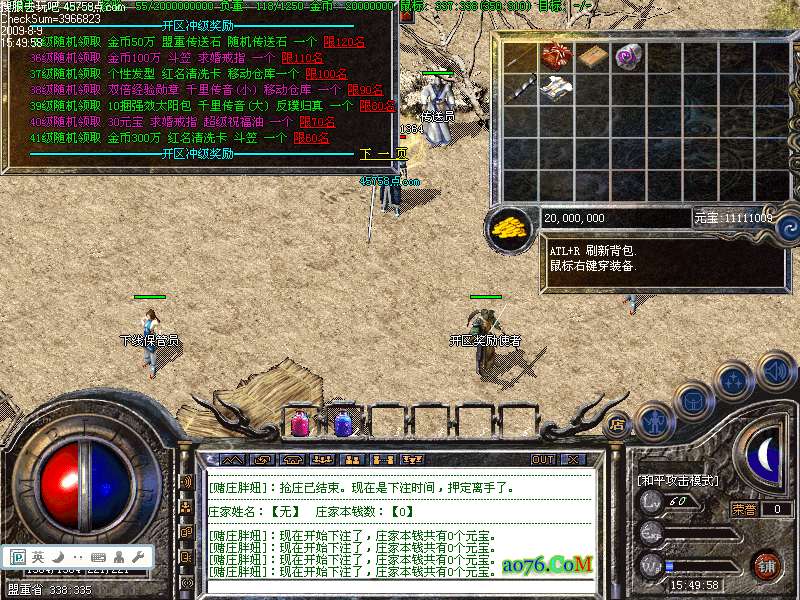This screenshot has height=600, width=800.
Task: Claim the 限100名 level reward link
Action: tap(325, 74)
